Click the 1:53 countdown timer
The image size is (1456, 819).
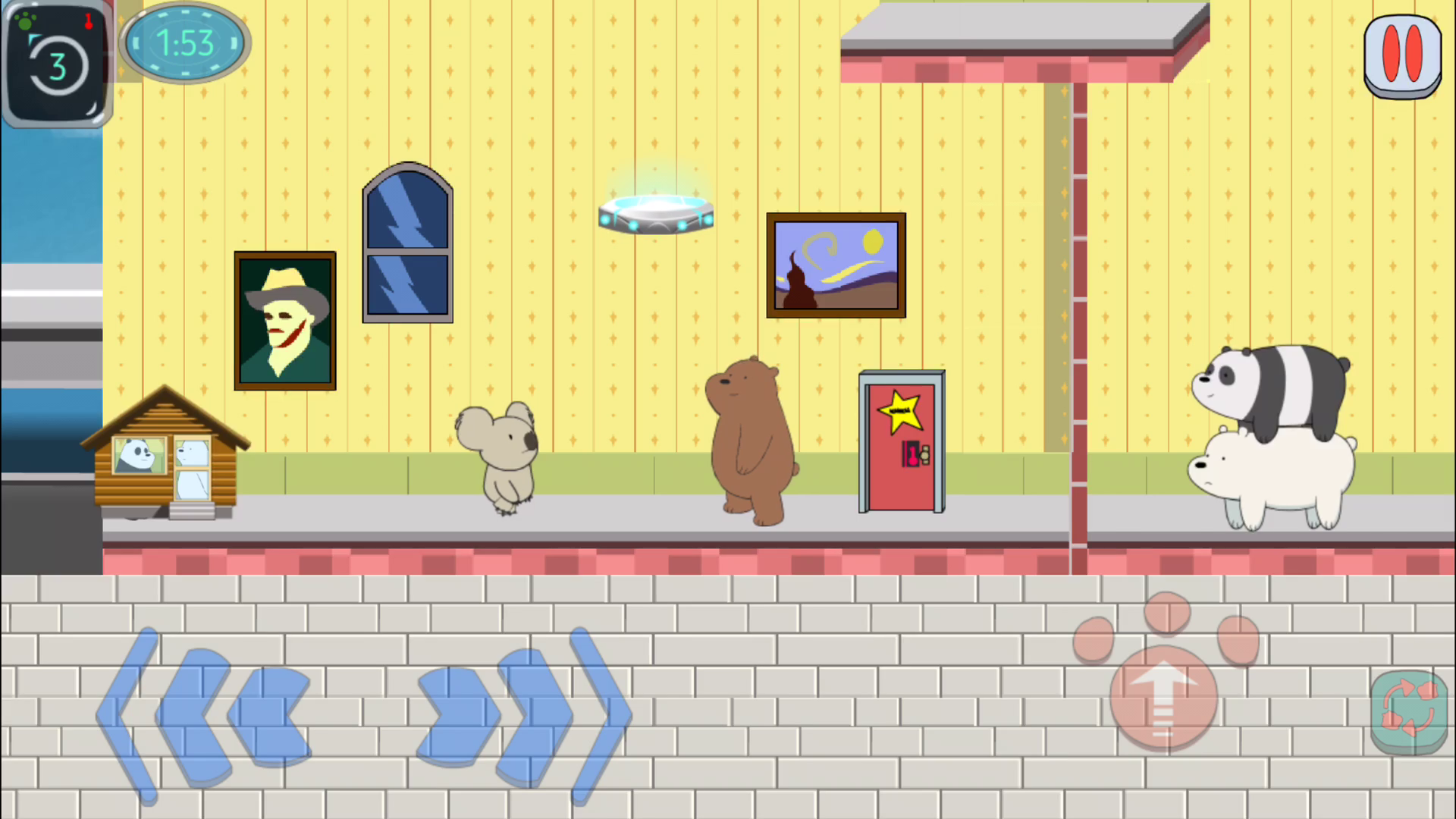tap(184, 42)
